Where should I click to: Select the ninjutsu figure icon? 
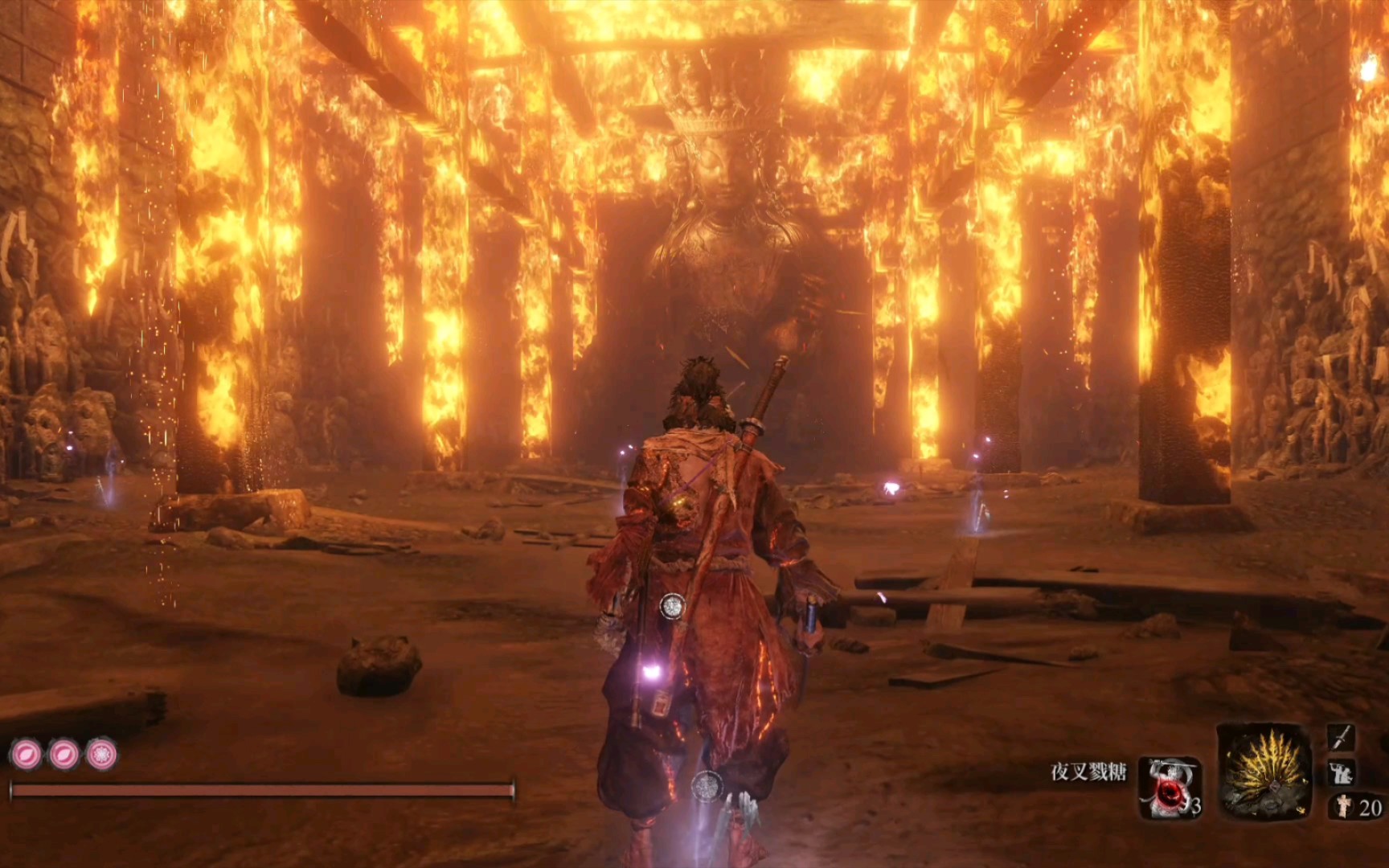1341,773
